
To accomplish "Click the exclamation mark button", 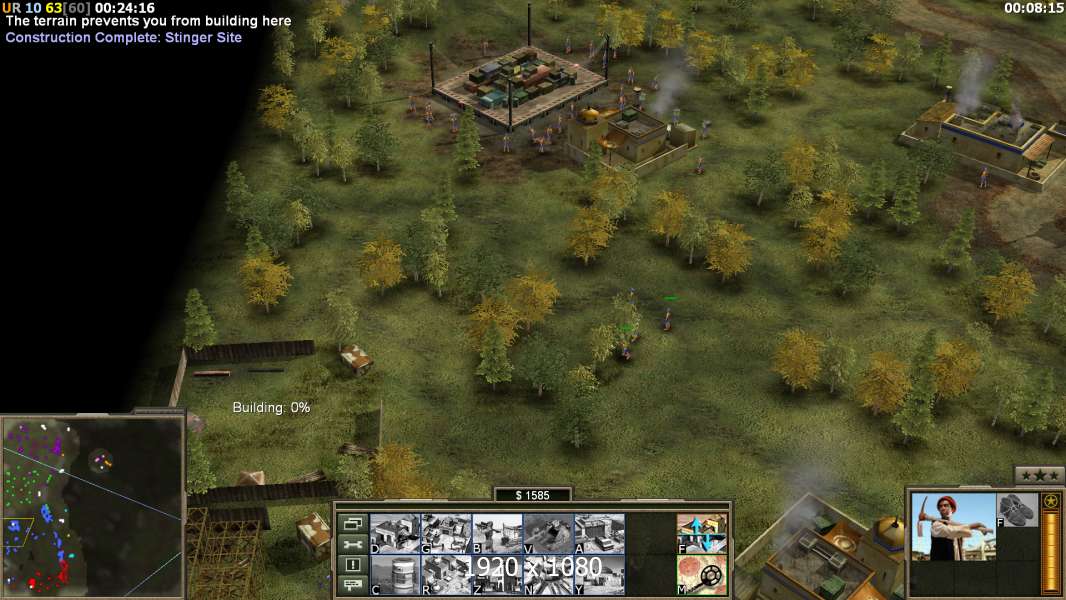I will [352, 565].
